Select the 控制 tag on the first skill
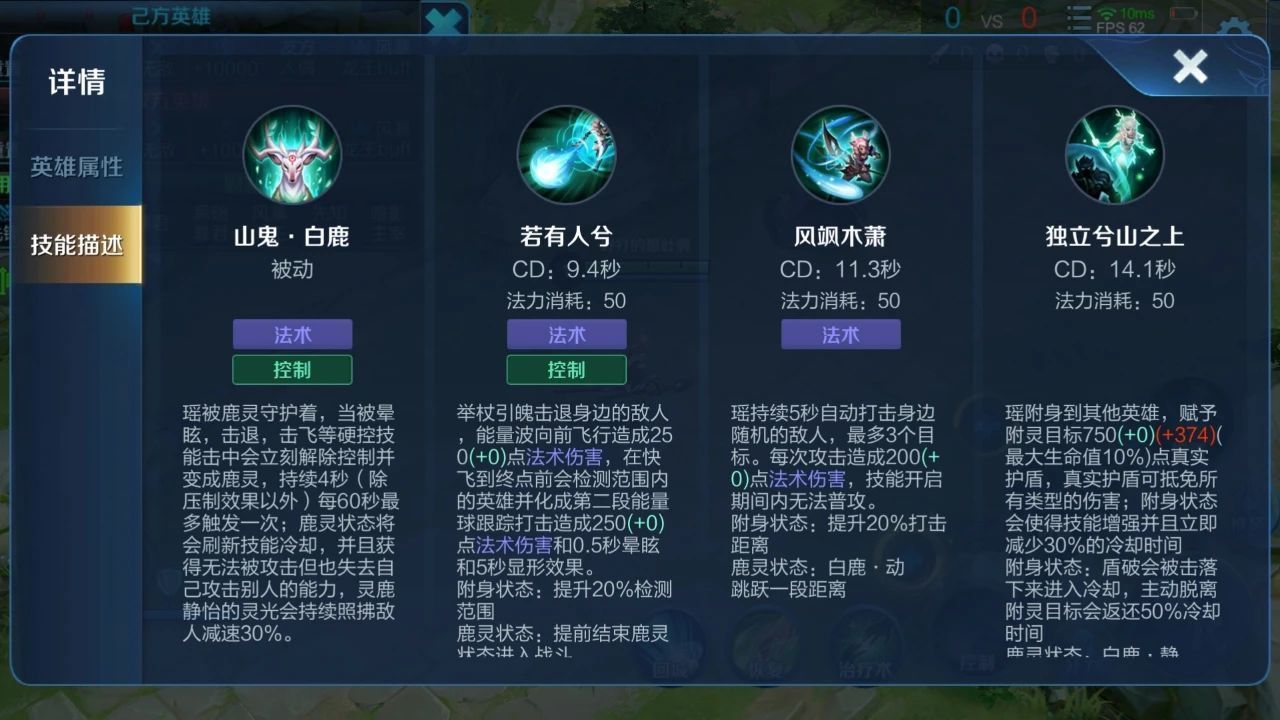Image resolution: width=1280 pixels, height=720 pixels. pyautogui.click(x=293, y=369)
